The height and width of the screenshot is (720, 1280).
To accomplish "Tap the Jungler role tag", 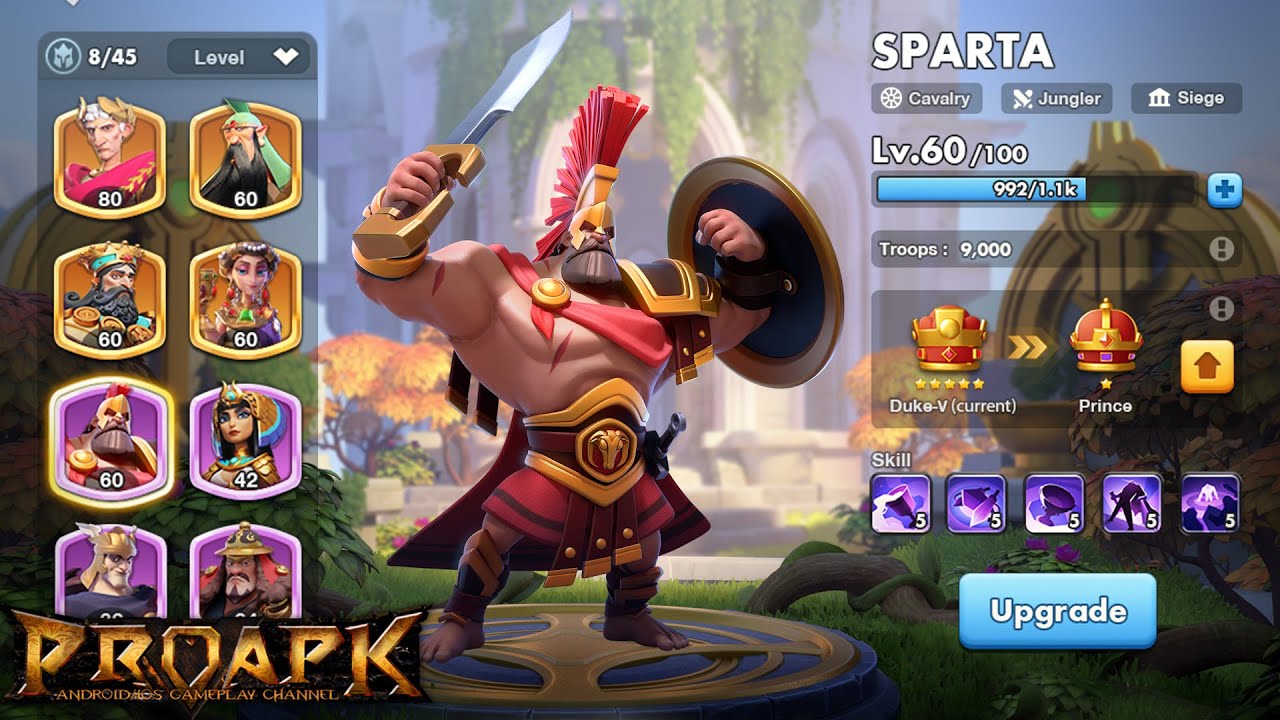I will point(1056,98).
